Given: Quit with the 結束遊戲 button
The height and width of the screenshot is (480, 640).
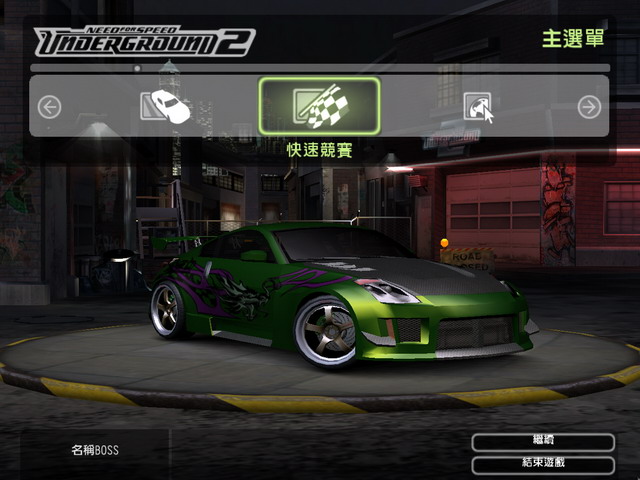Looking at the screenshot, I should pos(543,465).
